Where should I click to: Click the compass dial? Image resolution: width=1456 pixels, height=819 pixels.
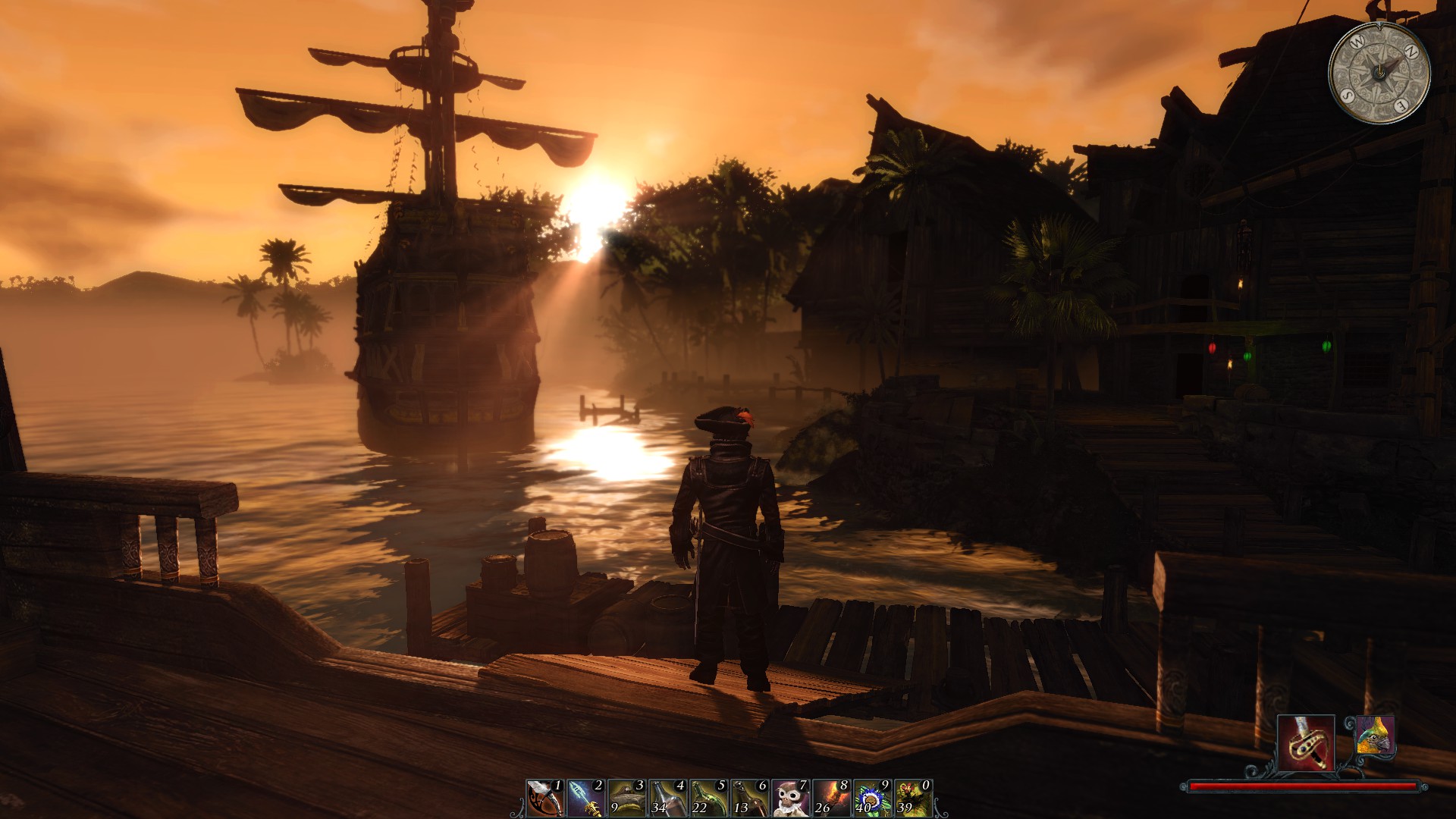pyautogui.click(x=1379, y=72)
